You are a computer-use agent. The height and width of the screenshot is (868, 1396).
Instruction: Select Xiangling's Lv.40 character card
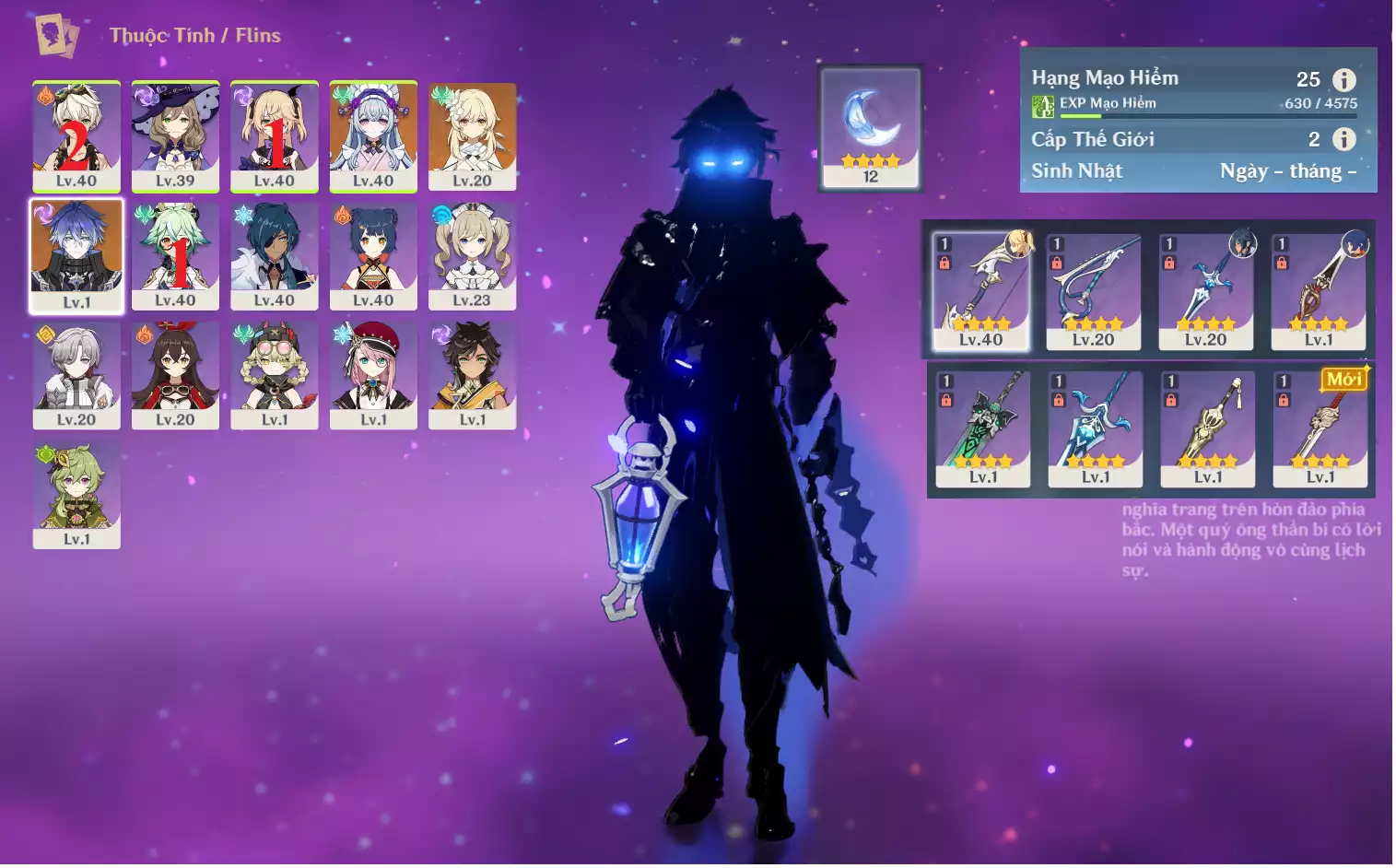(x=373, y=256)
